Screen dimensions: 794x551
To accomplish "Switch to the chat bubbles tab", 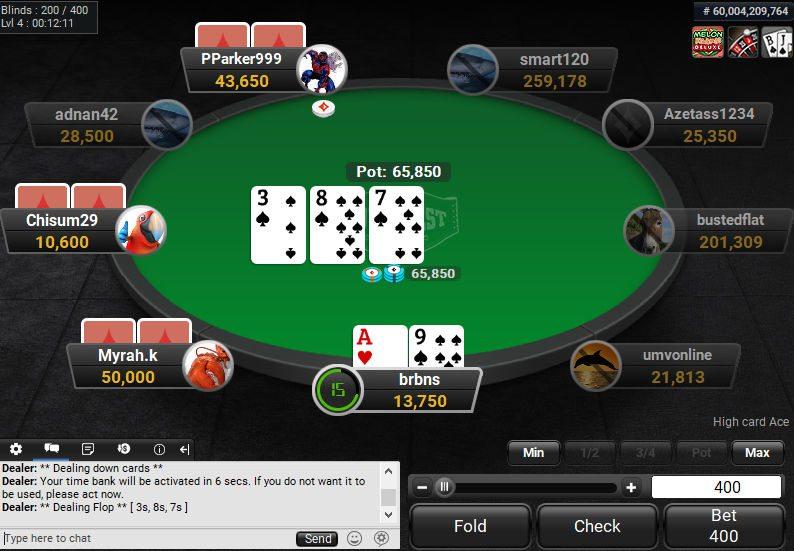I will [52, 449].
